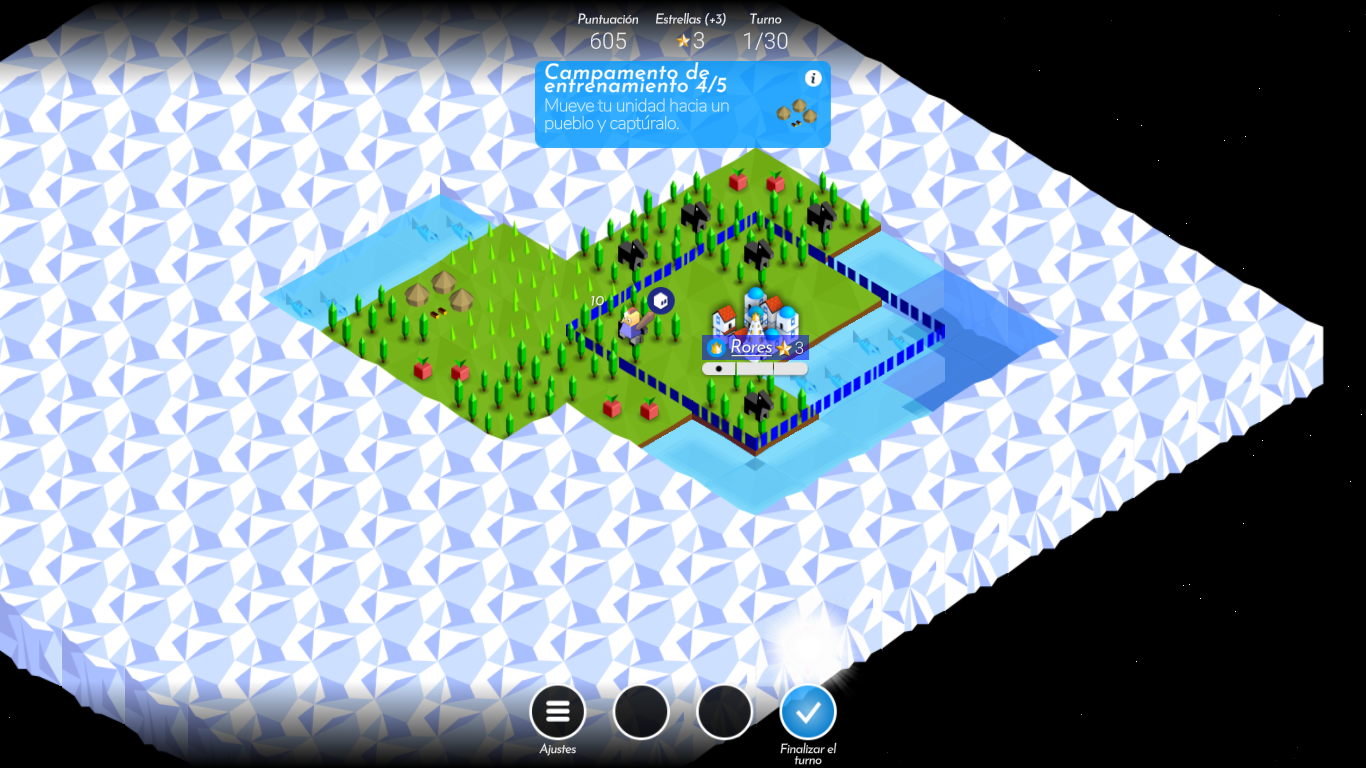The image size is (1366, 768).
Task: Open the info button on the tutorial card
Action: 812,76
